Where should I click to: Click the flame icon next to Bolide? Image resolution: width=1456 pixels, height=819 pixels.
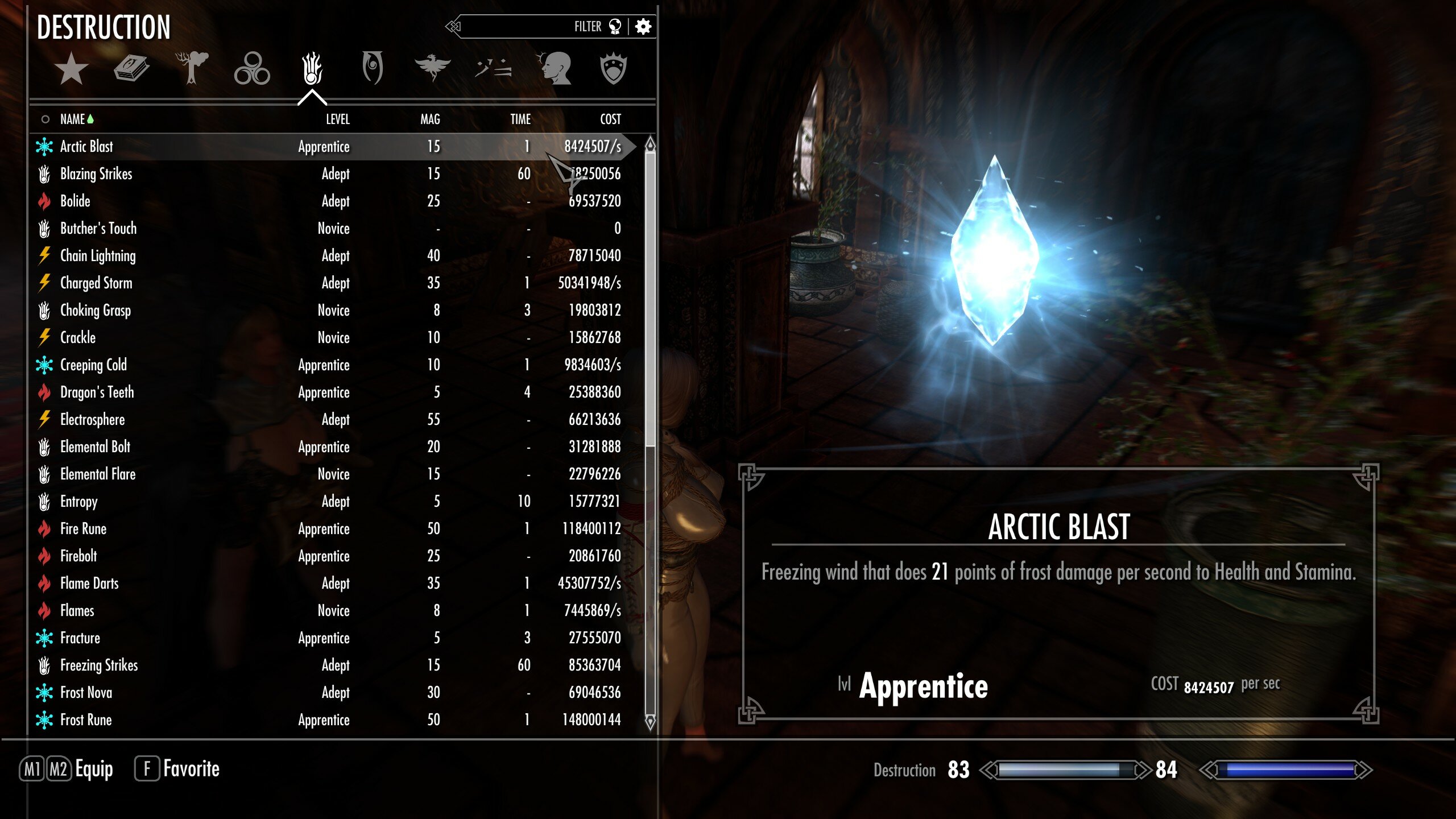pos(43,201)
